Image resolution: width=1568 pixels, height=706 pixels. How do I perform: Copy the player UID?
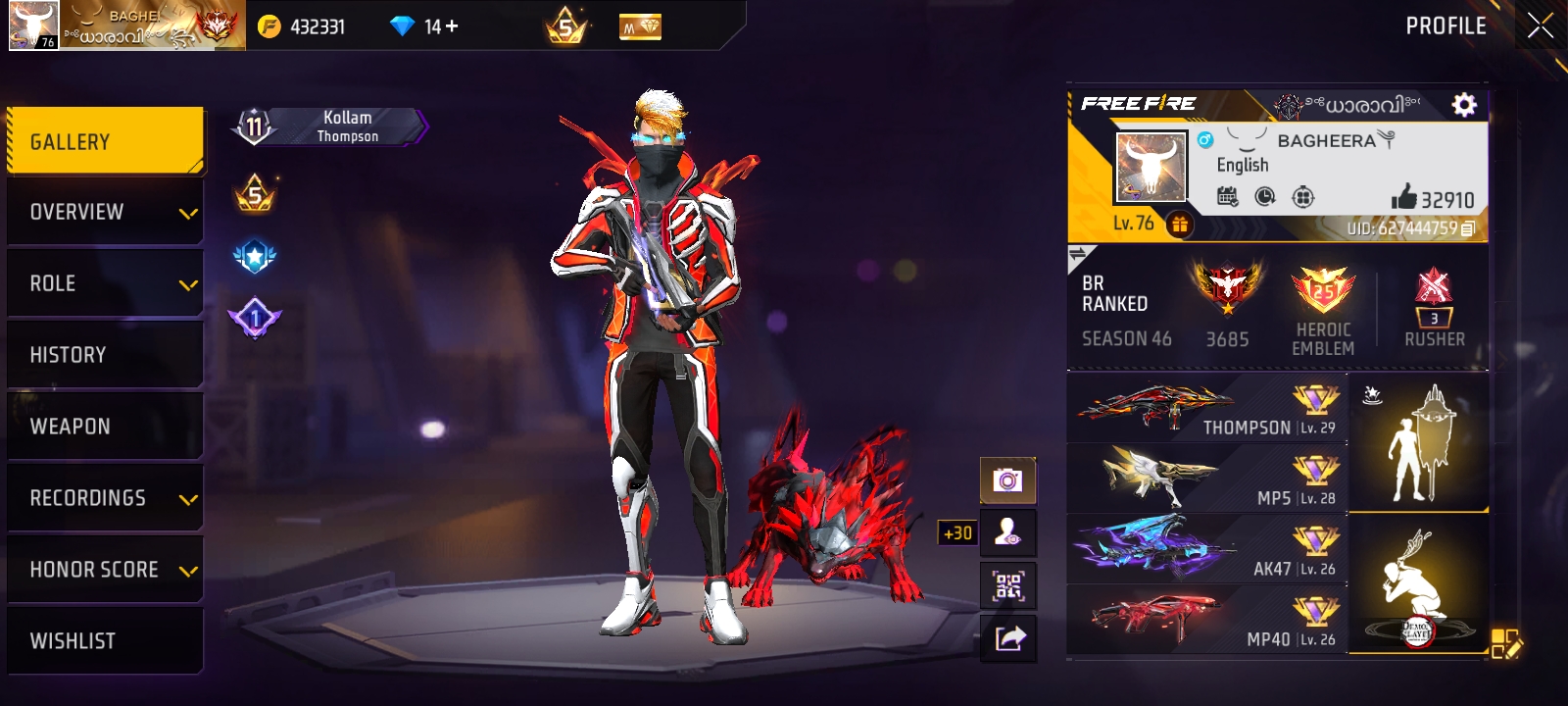1467,228
